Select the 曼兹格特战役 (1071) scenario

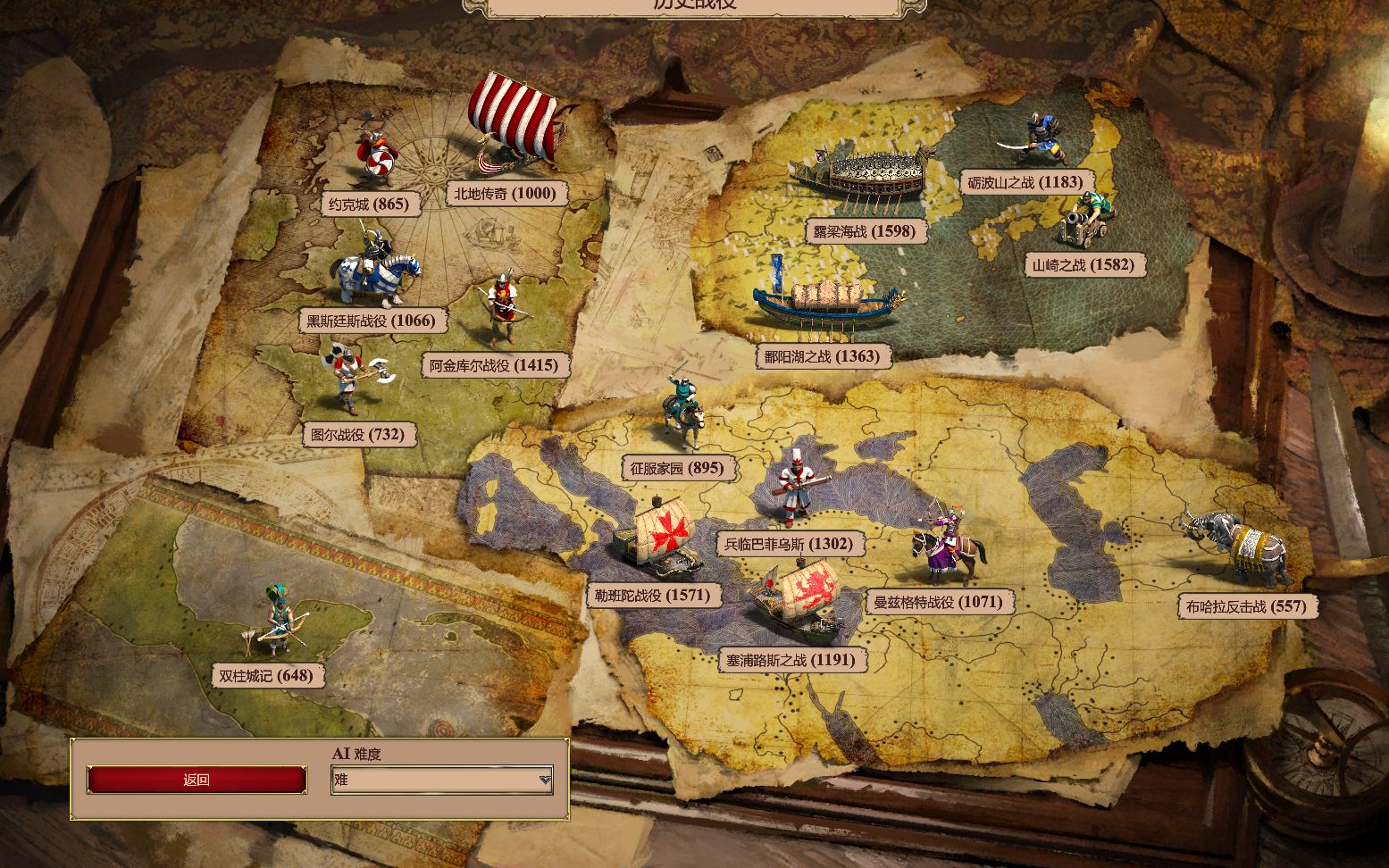(x=938, y=602)
